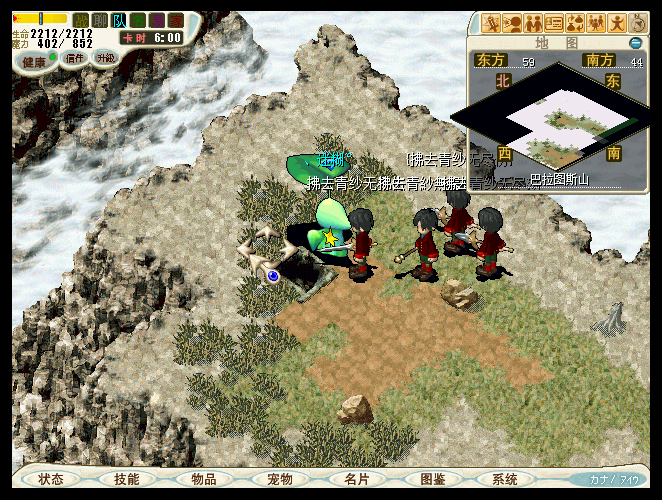Open the 技能 skills menu
This screenshot has height=500, width=662.
tap(127, 479)
